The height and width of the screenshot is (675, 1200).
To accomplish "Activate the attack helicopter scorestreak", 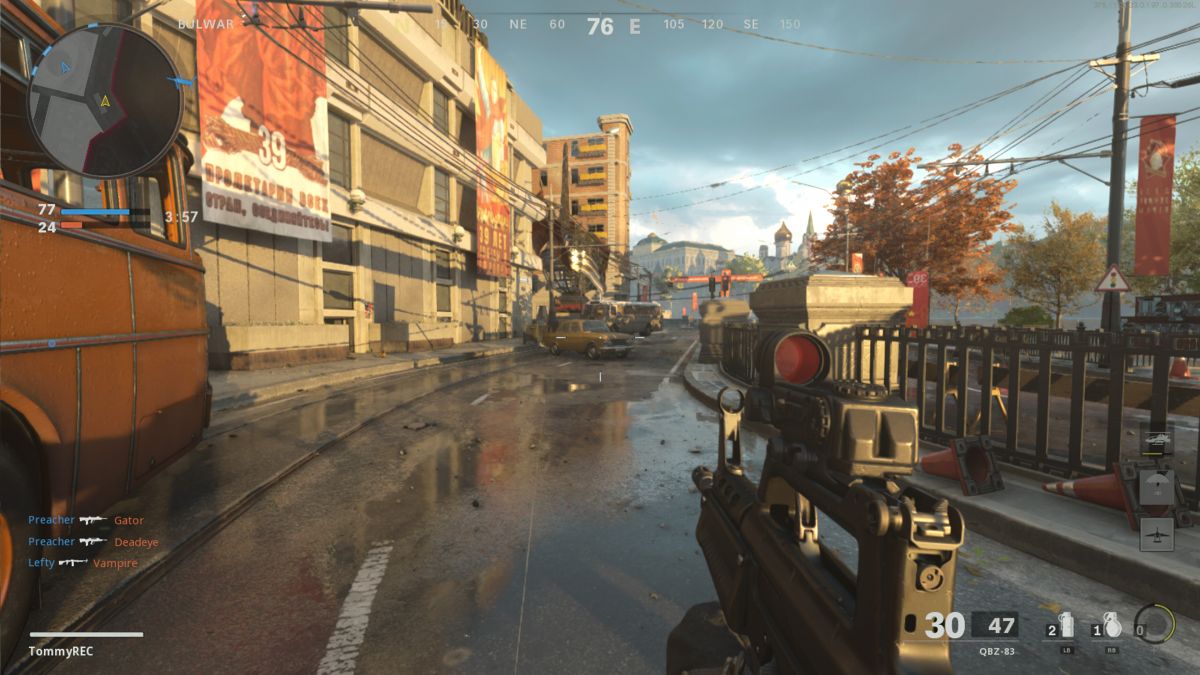I will tap(1156, 439).
